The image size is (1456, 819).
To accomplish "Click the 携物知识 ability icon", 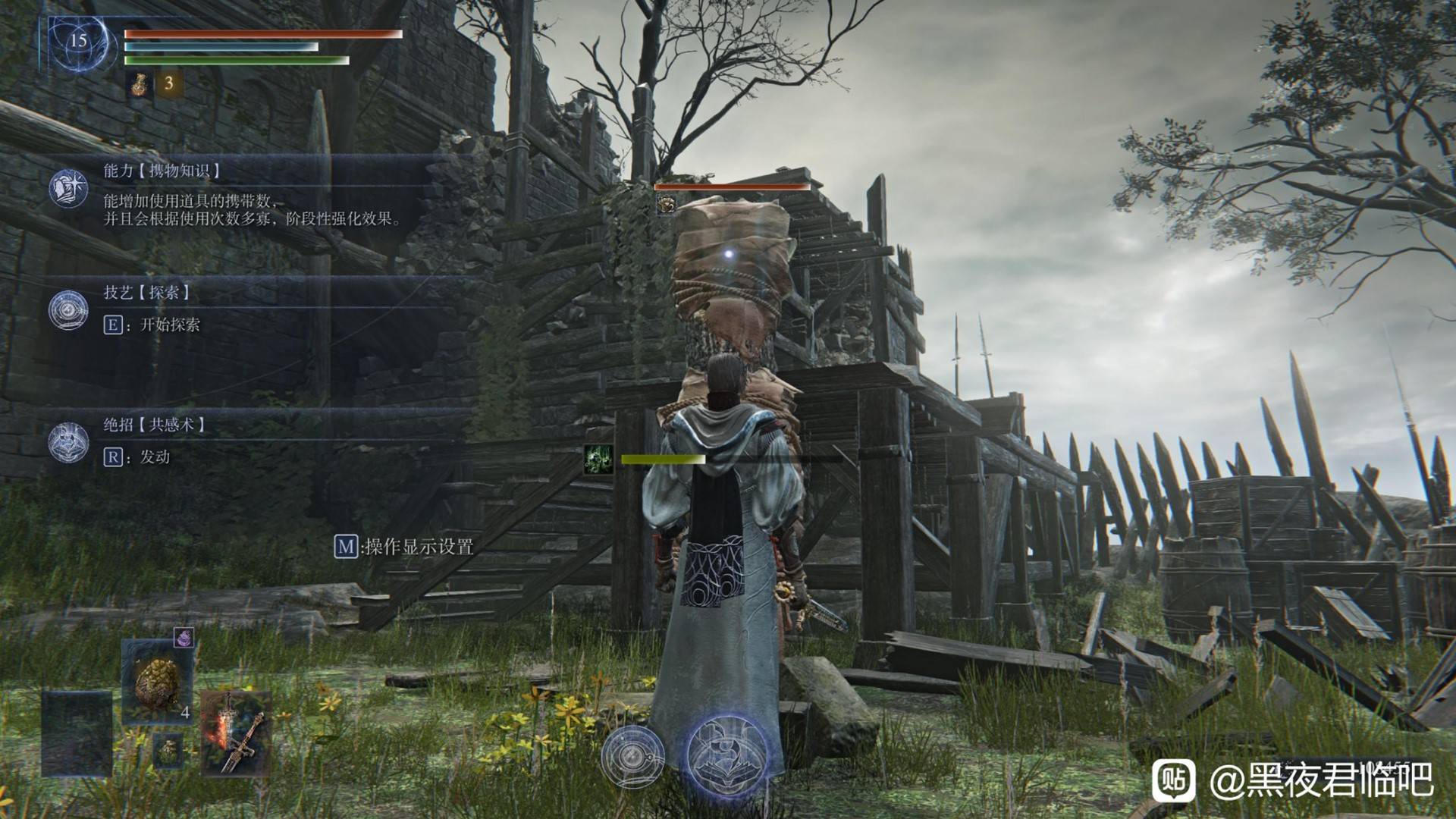I will [x=68, y=188].
